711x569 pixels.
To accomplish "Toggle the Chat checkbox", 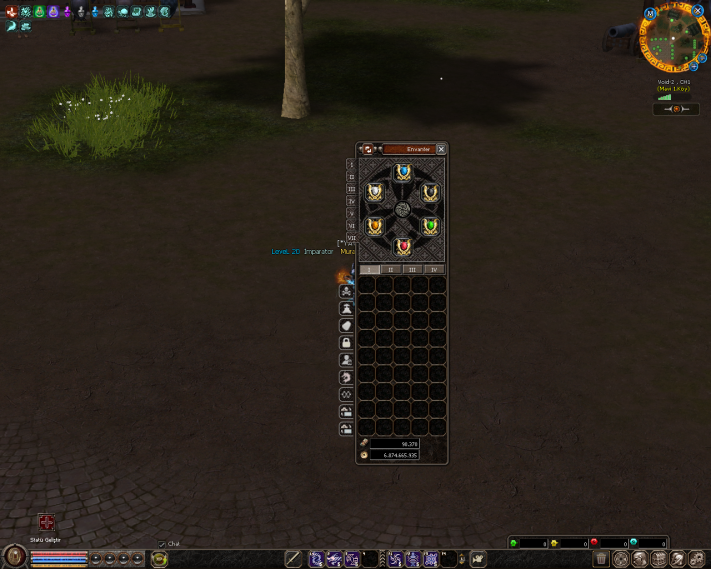I will (162, 544).
